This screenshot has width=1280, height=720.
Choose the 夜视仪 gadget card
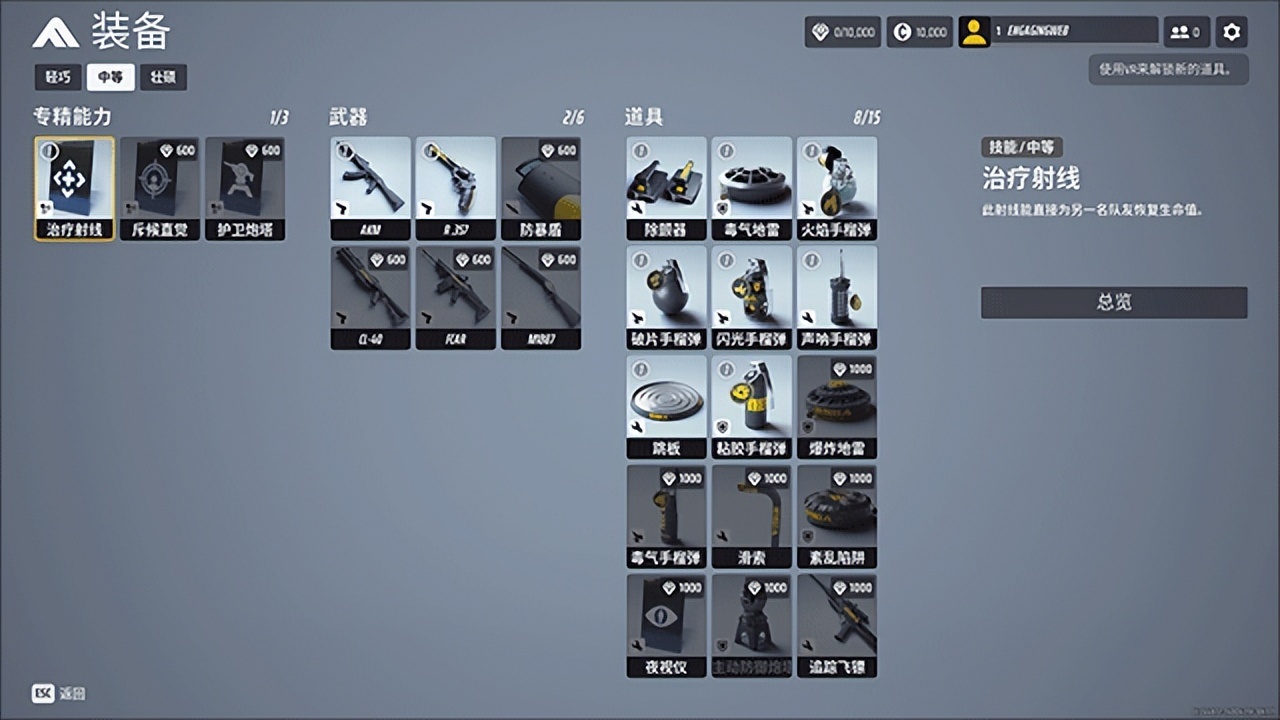(x=666, y=625)
